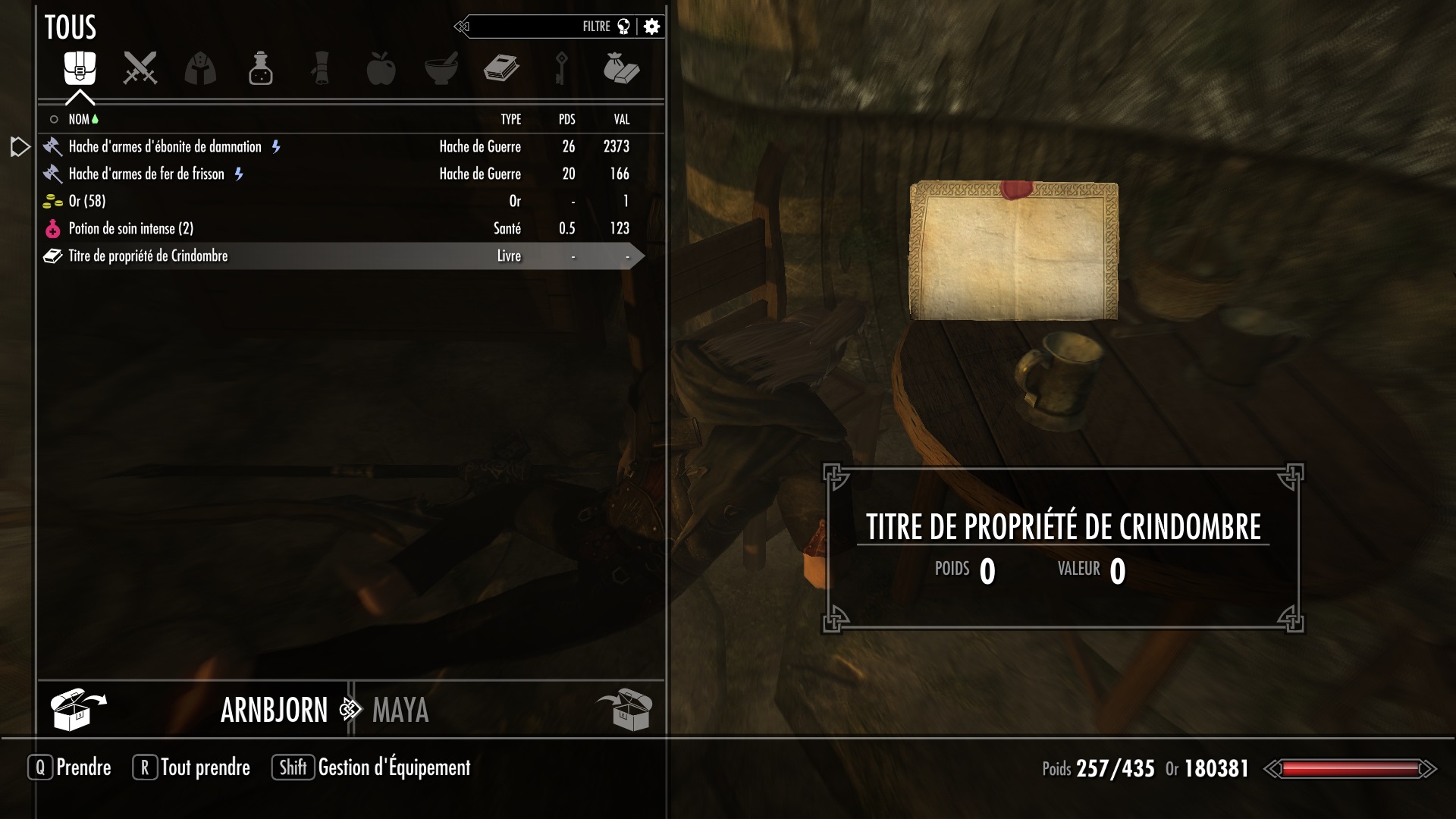Pick Titre de propriété de Crindombre row
This screenshot has width=1456, height=819.
coord(148,256)
